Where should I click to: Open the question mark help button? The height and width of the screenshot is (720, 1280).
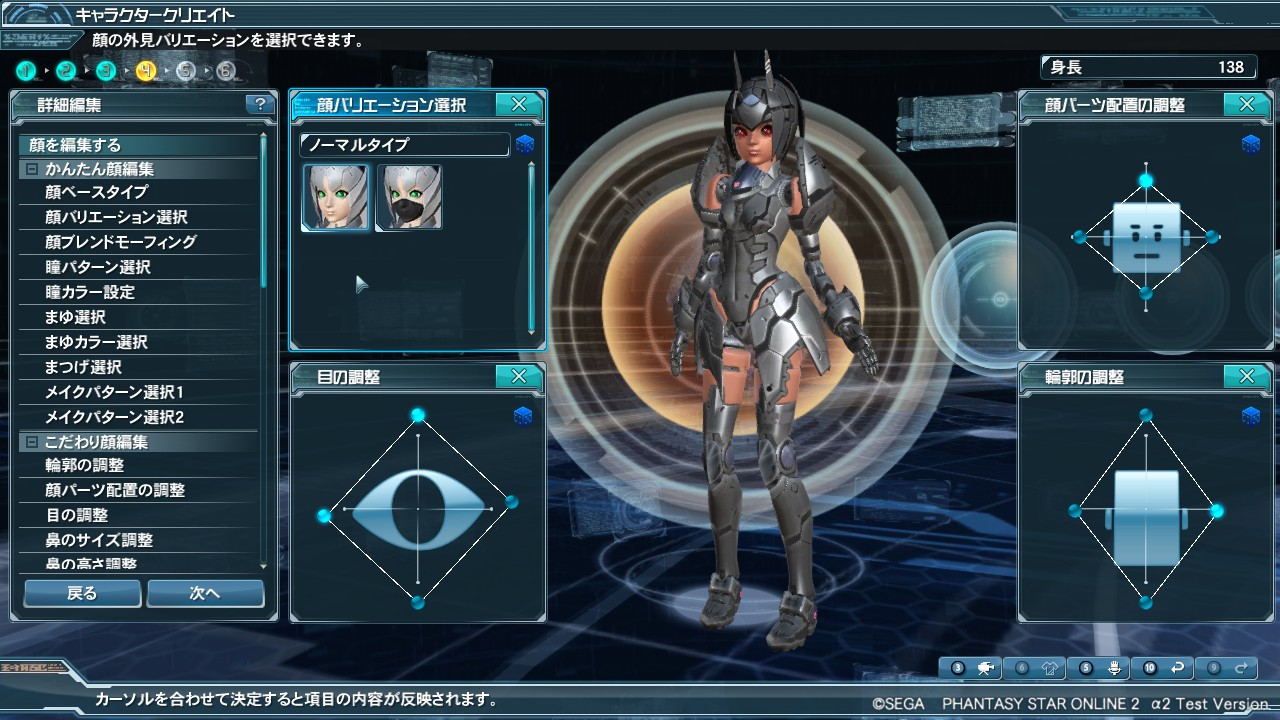coord(260,104)
